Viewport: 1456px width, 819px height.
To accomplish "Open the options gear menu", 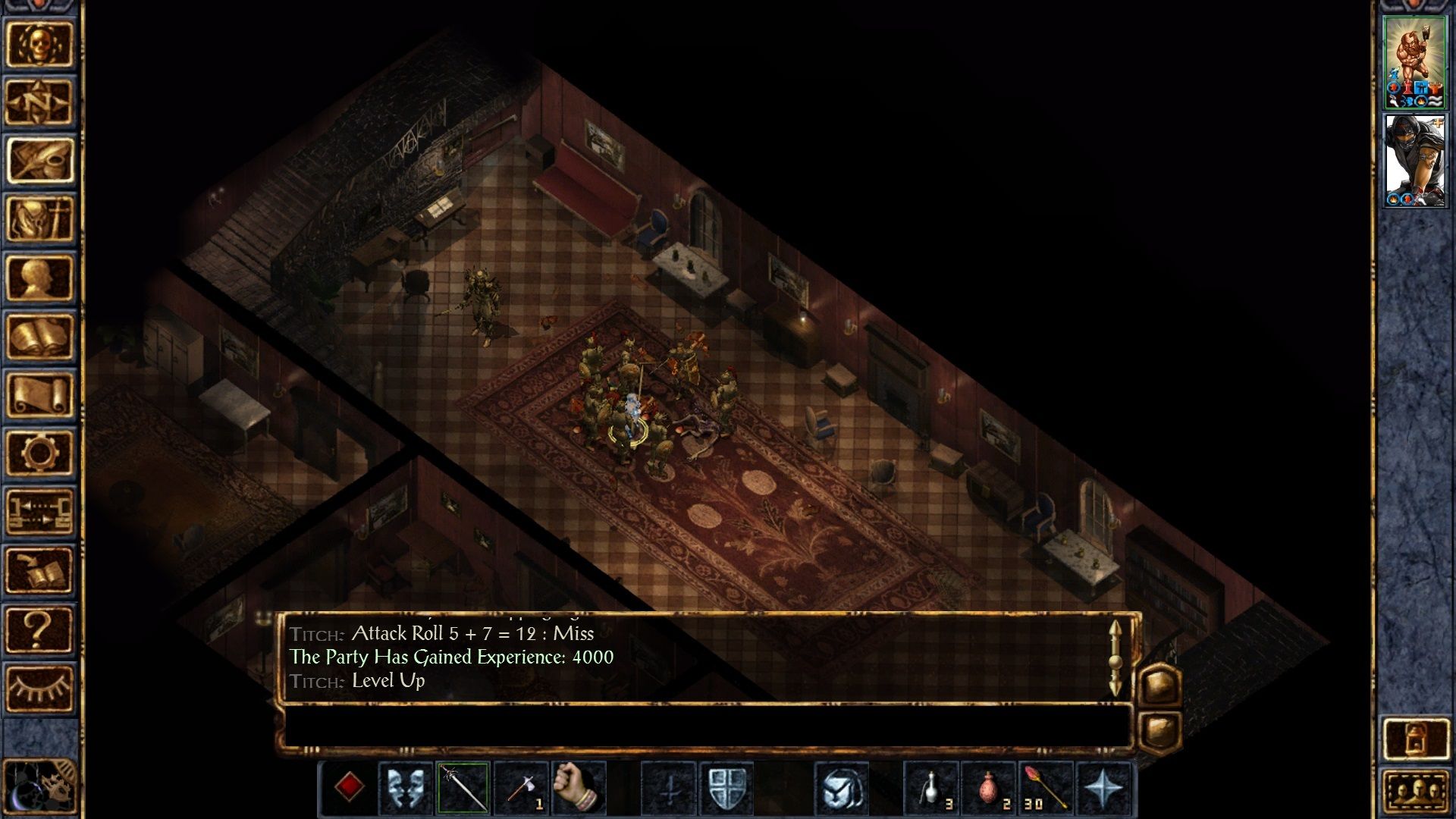I will (39, 453).
